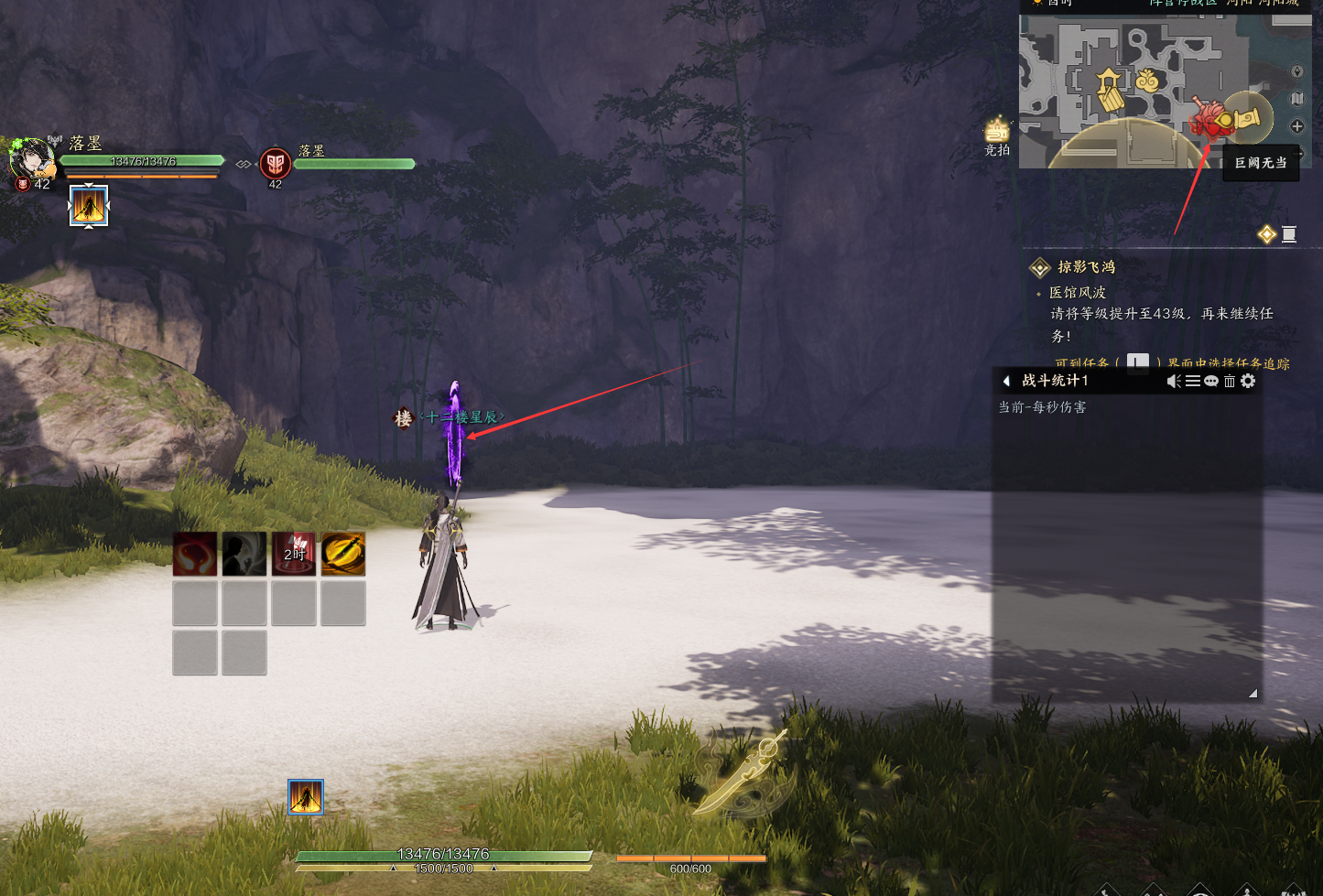Toggle the combat stats speaker icon
1323x896 pixels.
click(x=1174, y=381)
